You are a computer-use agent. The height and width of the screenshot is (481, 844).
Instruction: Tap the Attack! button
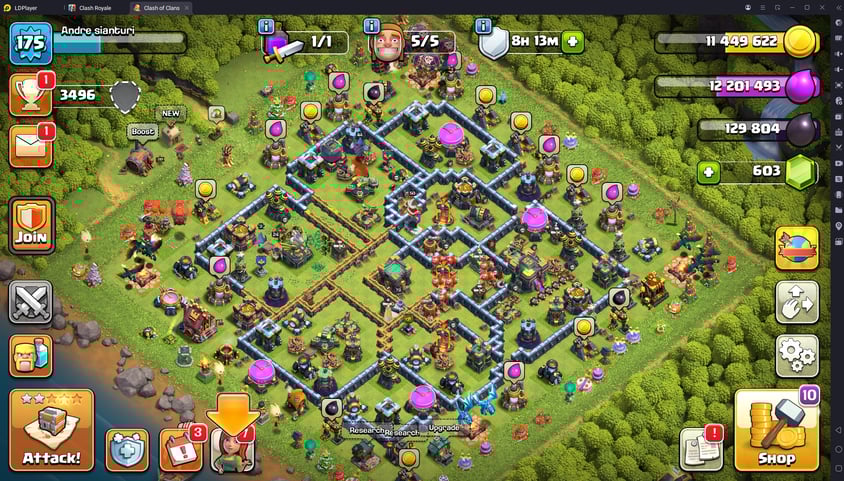pyautogui.click(x=51, y=431)
